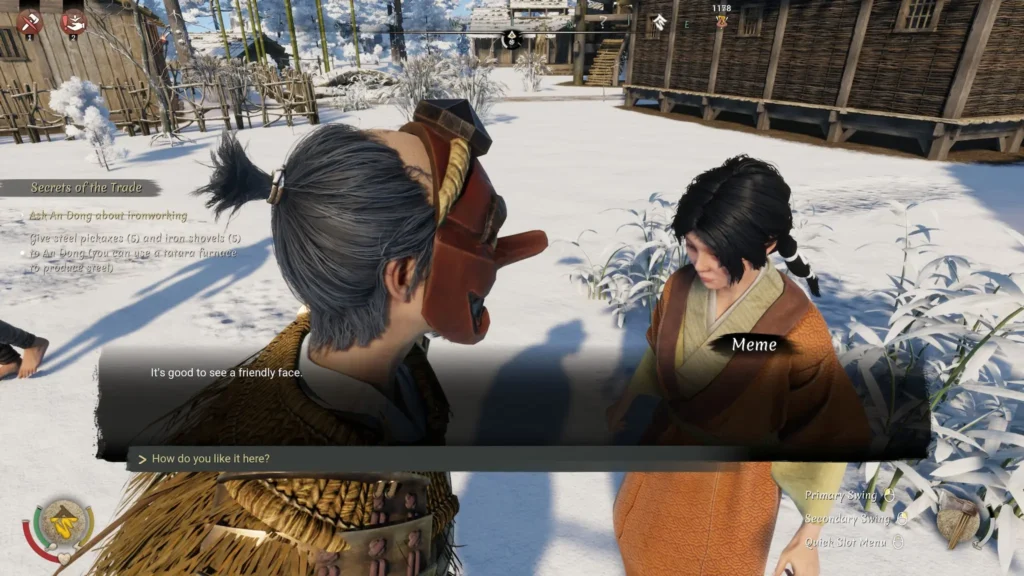Select the hammer status icon
The image size is (1024, 576).
(x=29, y=21)
